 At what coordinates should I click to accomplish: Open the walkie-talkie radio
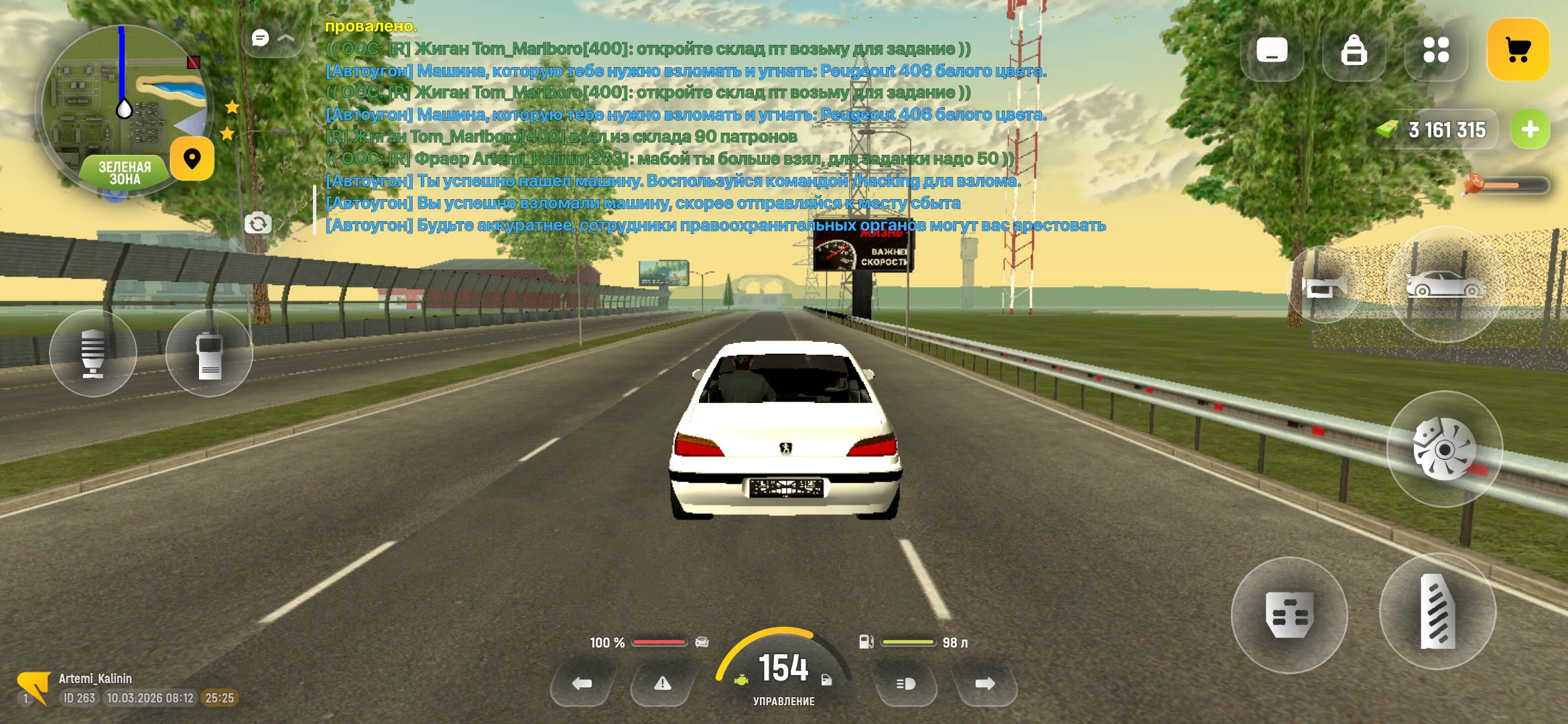click(209, 352)
